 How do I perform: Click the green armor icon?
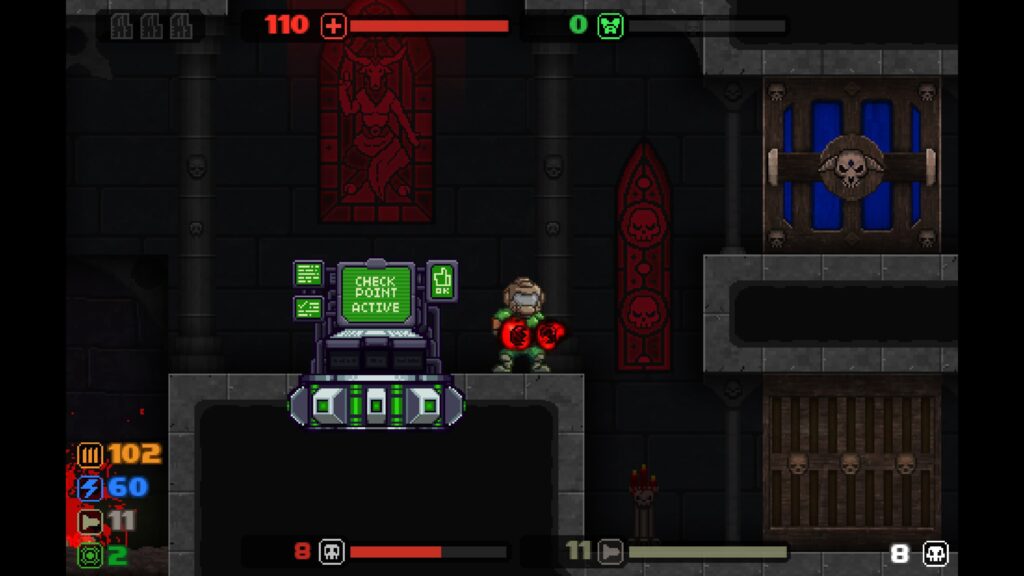click(610, 26)
